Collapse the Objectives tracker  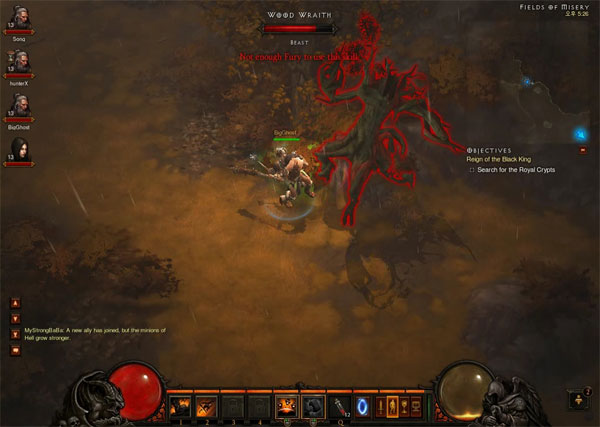pyautogui.click(x=583, y=150)
